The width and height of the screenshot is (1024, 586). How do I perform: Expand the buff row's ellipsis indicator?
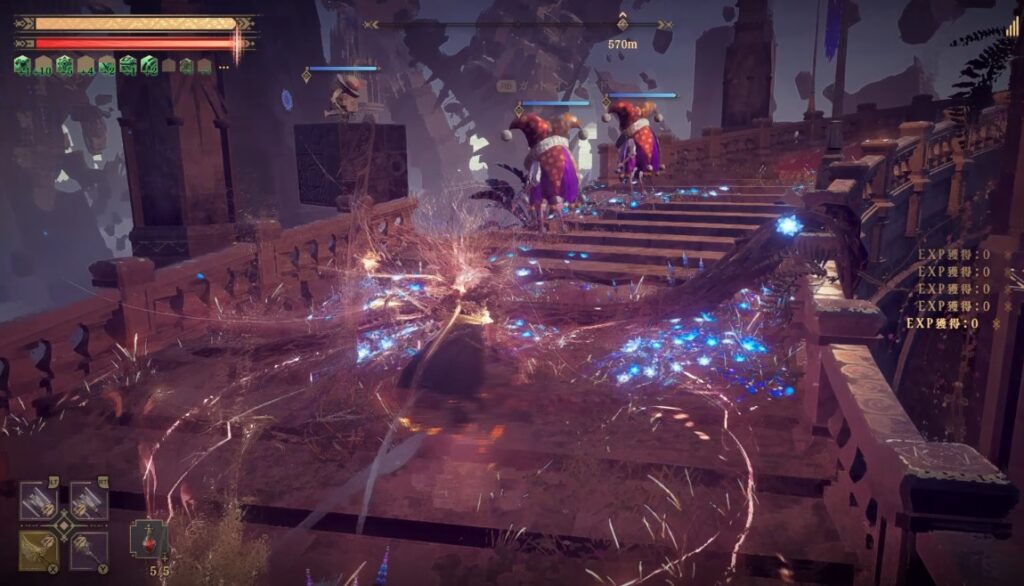[223, 66]
